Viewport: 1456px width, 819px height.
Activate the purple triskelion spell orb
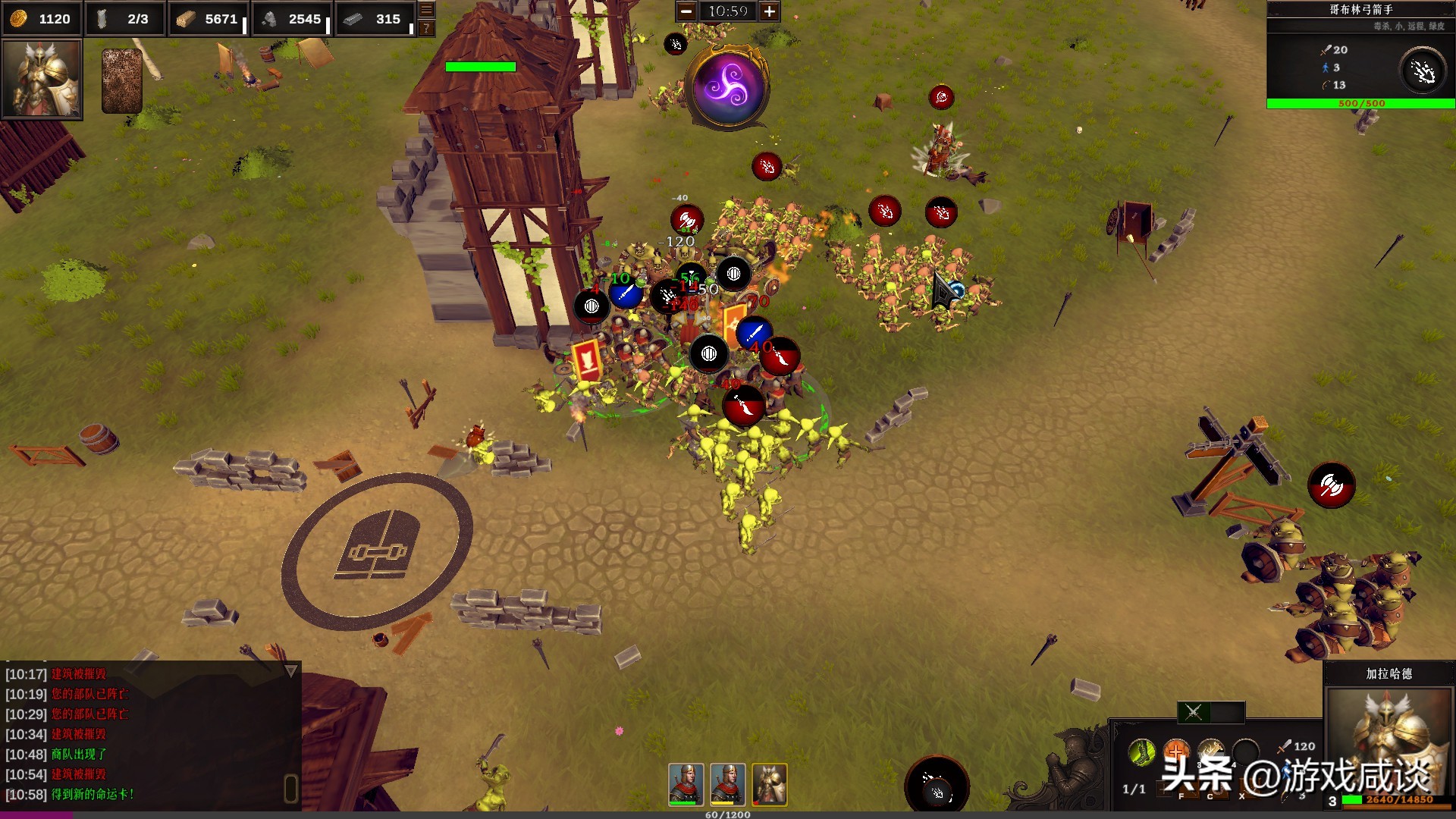click(x=727, y=86)
